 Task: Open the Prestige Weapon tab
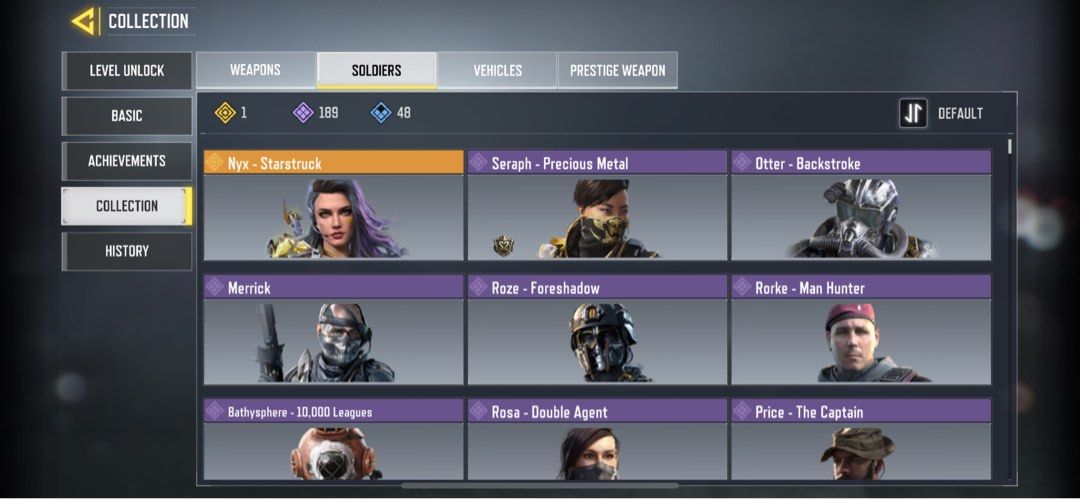(617, 70)
